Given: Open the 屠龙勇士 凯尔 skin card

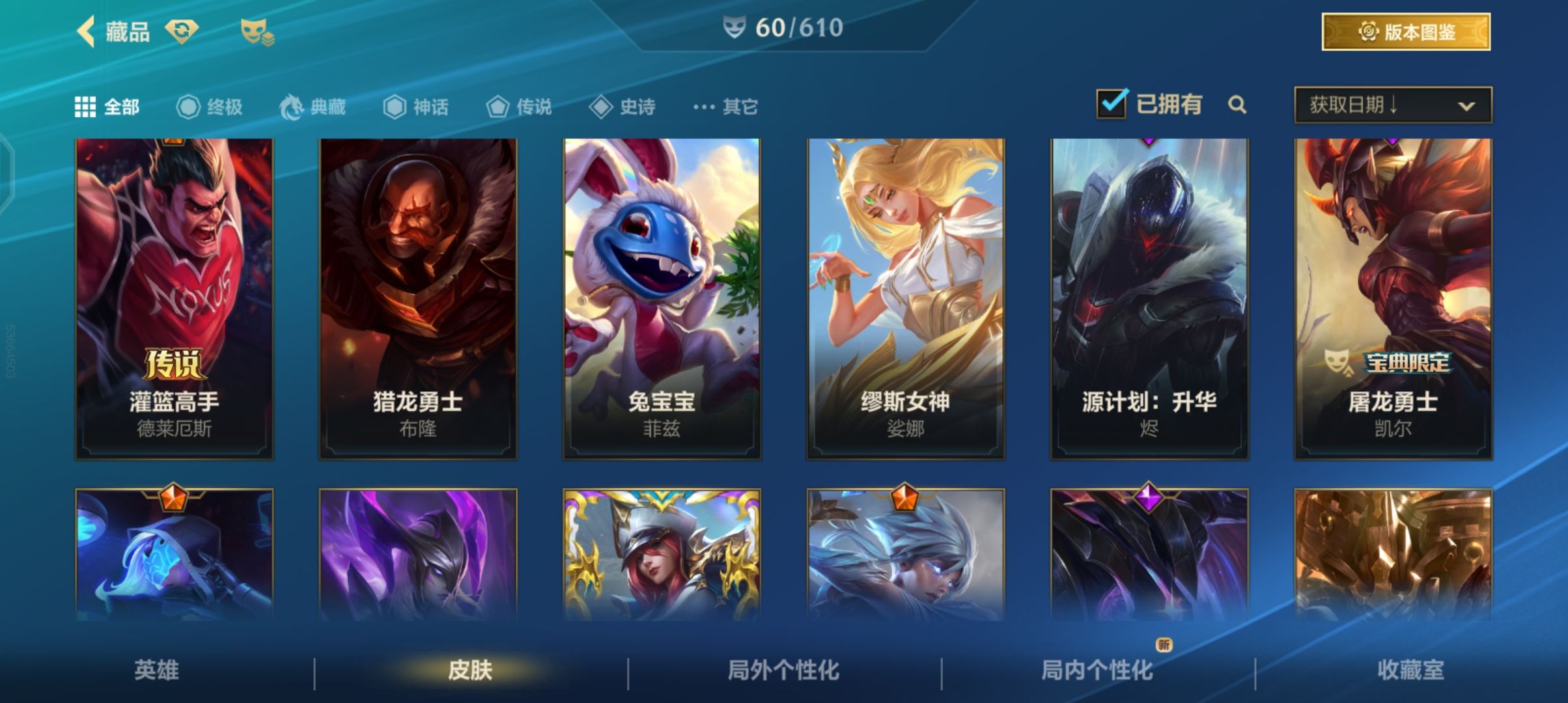Looking at the screenshot, I should (1393, 299).
